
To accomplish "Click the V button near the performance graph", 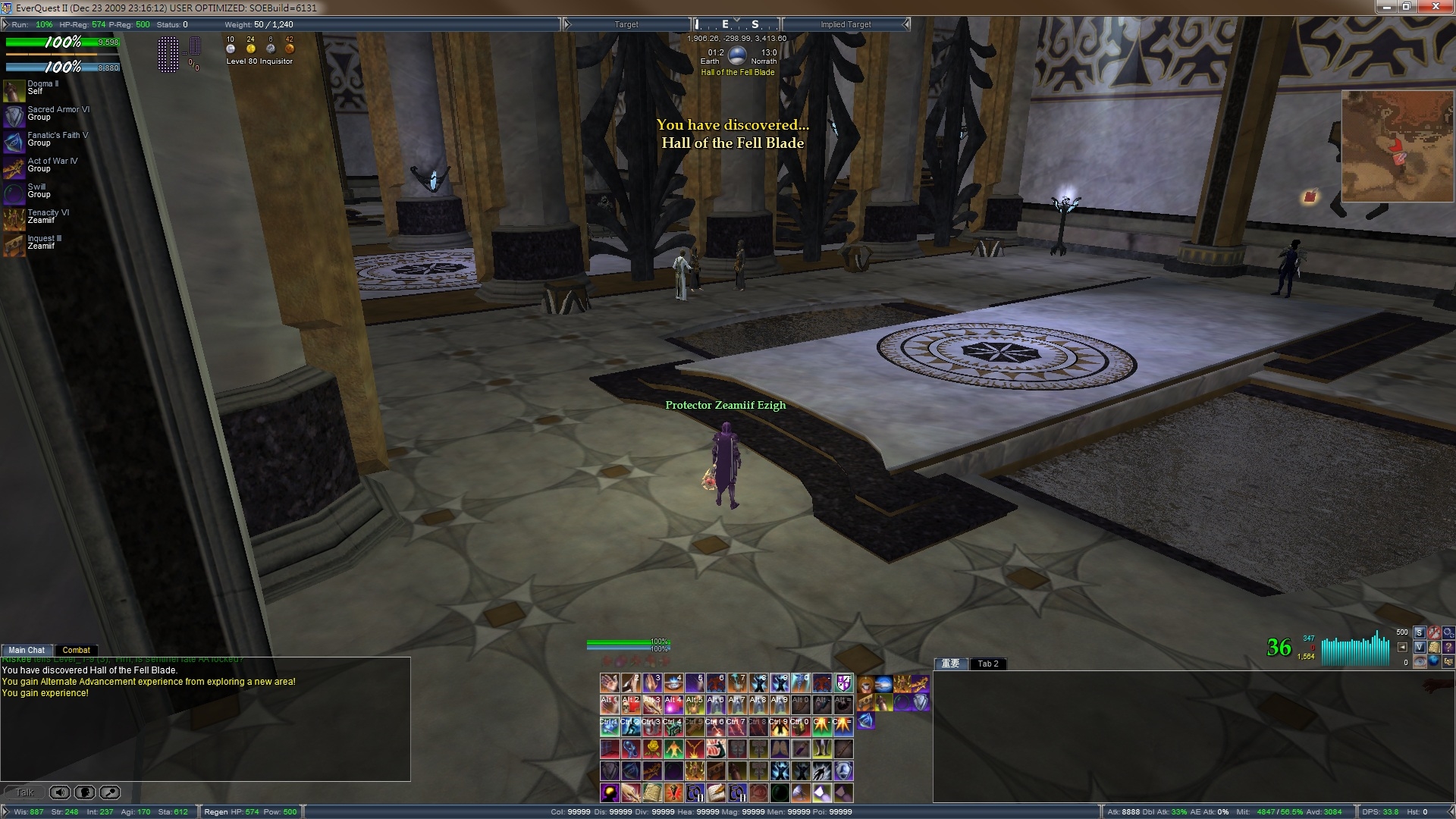I will (x=1419, y=647).
